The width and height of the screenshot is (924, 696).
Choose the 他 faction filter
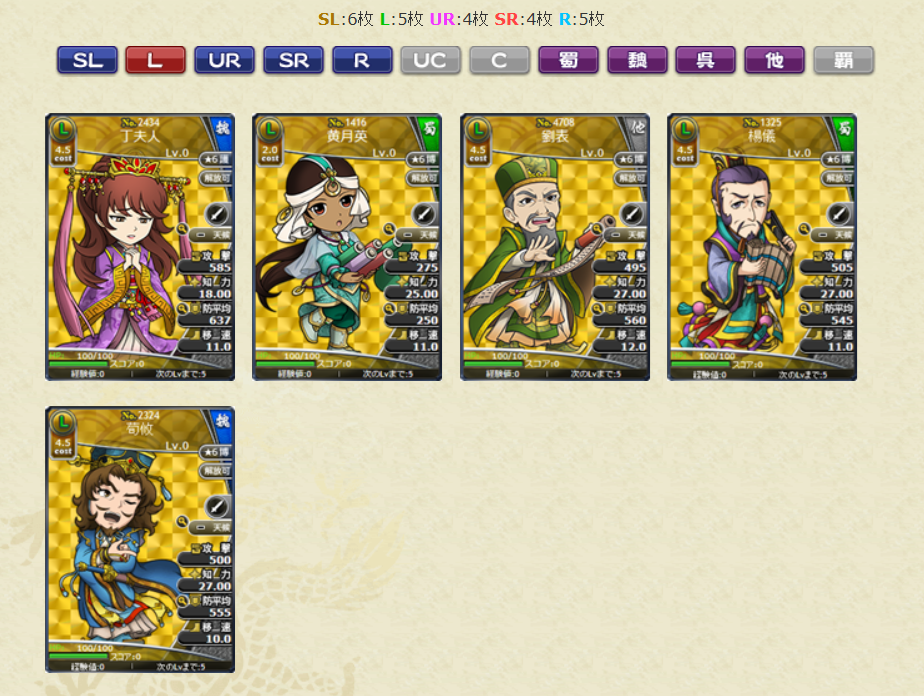[774, 60]
